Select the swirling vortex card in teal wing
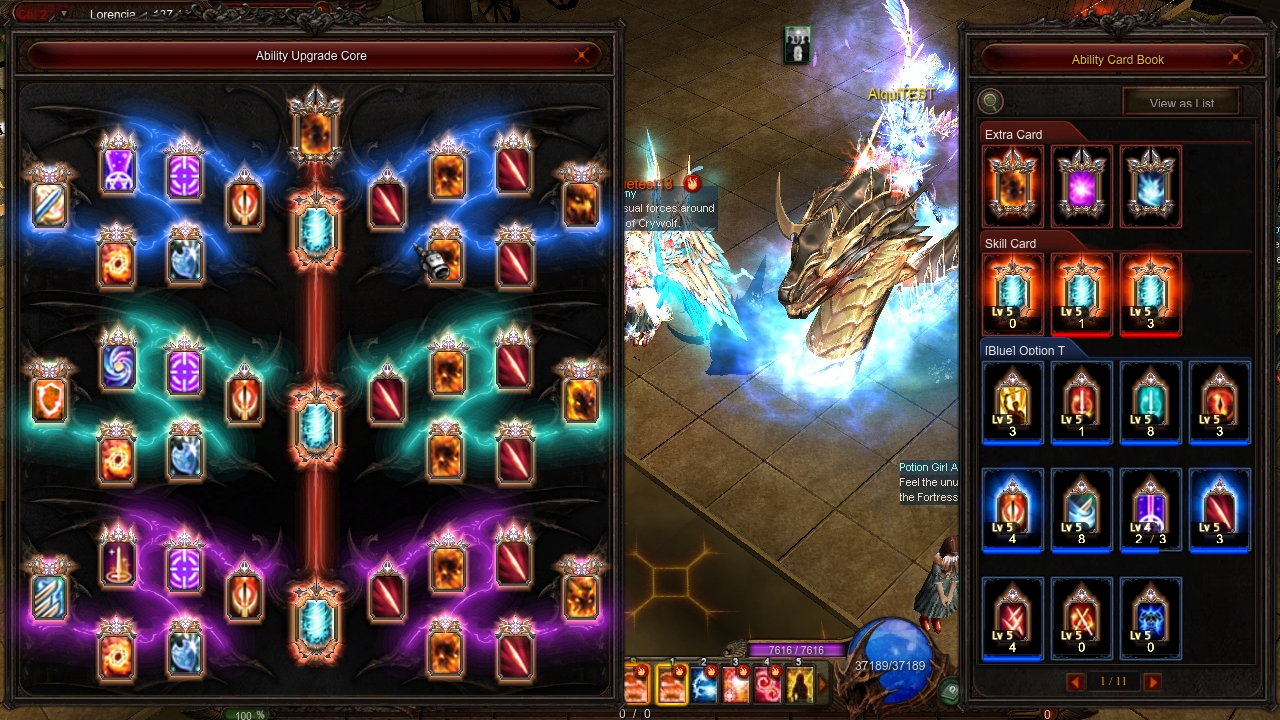The width and height of the screenshot is (1280, 720). point(118,364)
